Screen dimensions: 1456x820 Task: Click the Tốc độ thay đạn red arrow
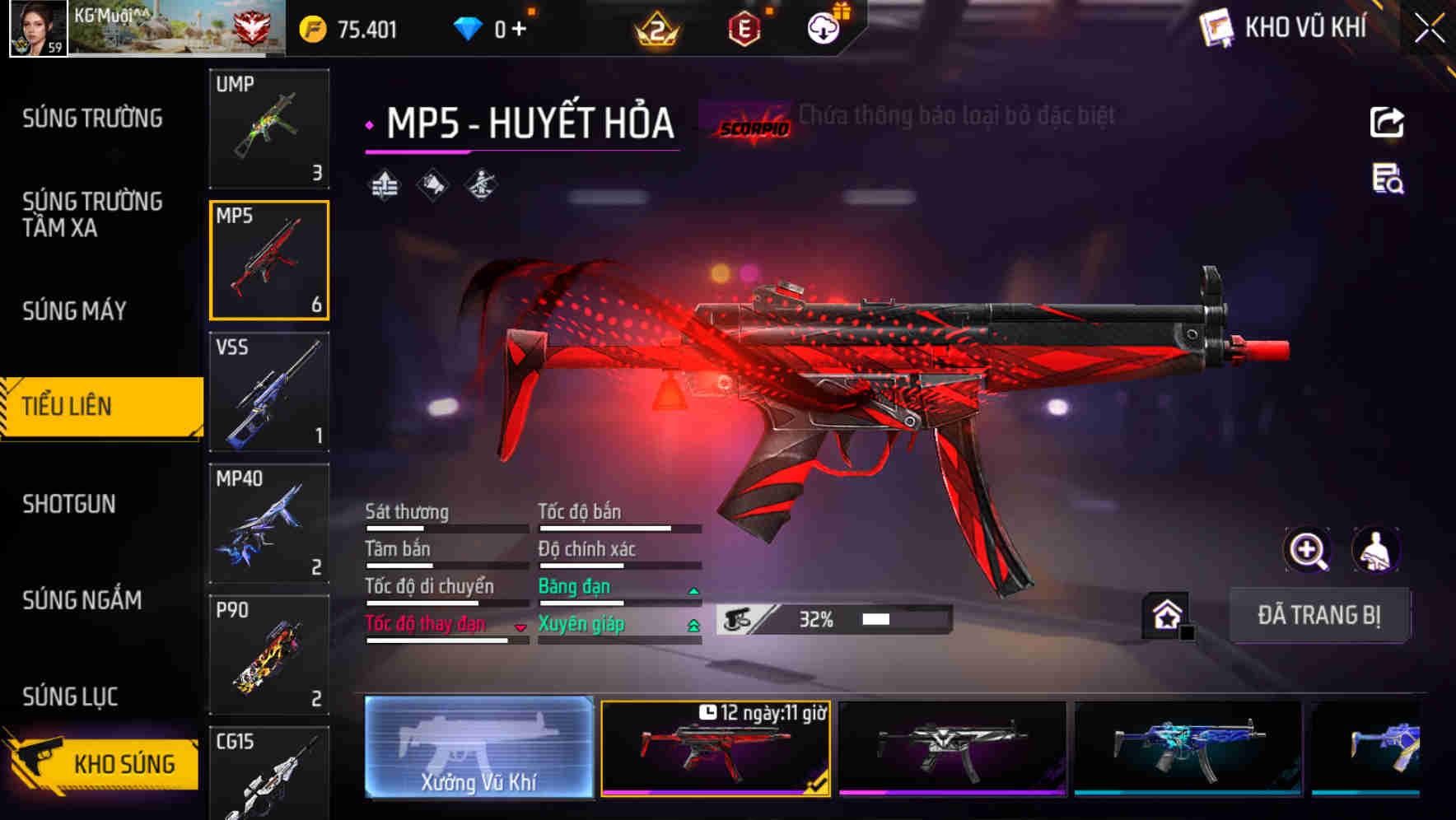click(x=520, y=627)
